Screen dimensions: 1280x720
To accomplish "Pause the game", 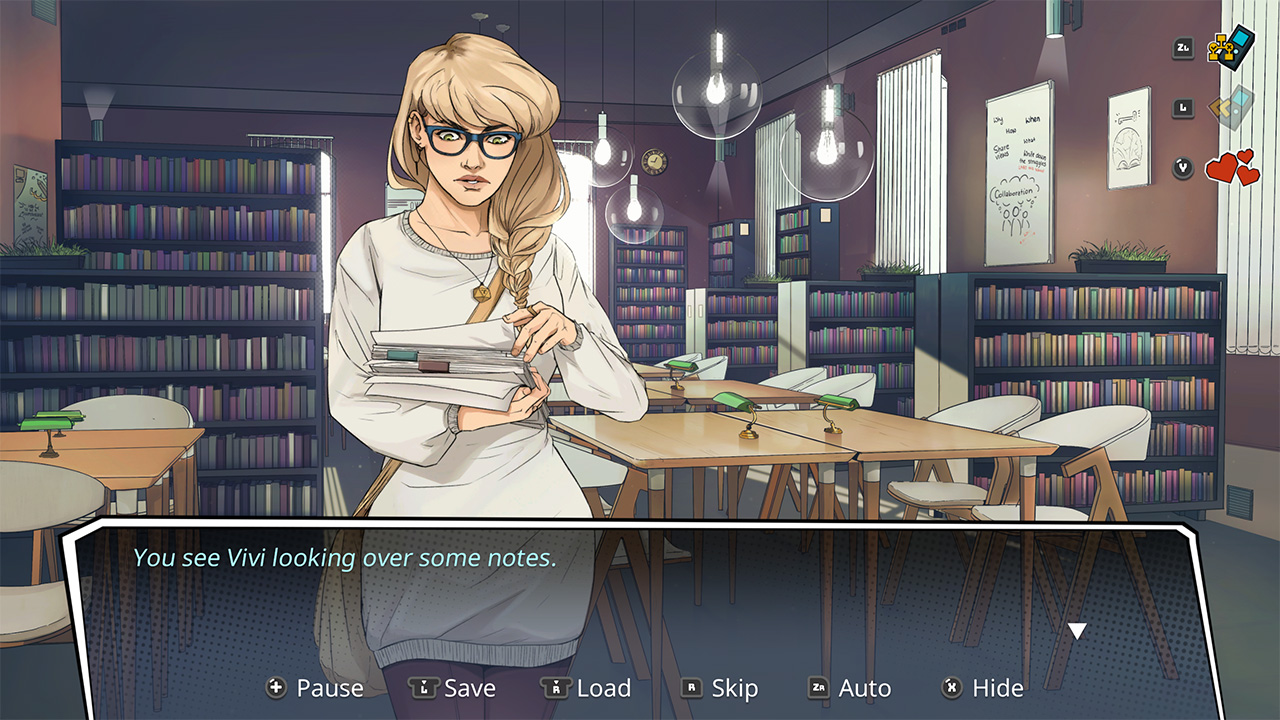I will point(329,688).
